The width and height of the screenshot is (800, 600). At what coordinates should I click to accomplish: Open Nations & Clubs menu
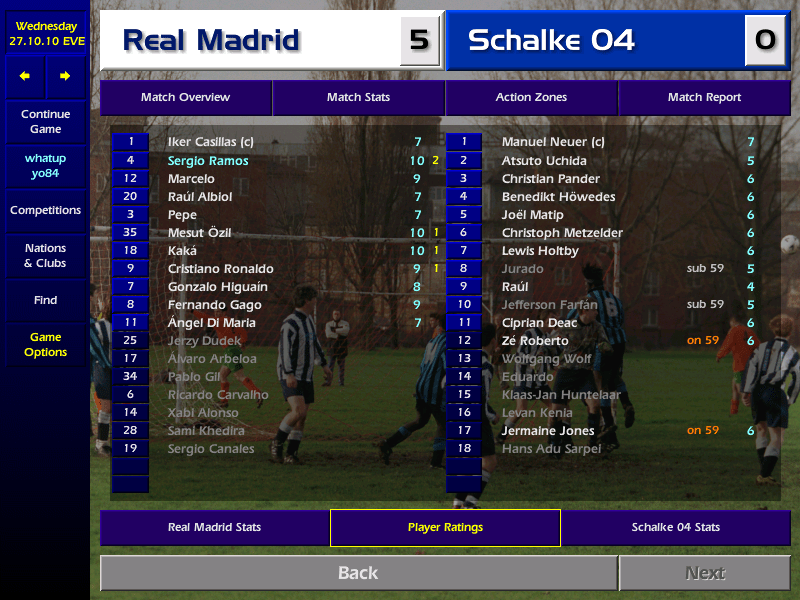pos(45,256)
